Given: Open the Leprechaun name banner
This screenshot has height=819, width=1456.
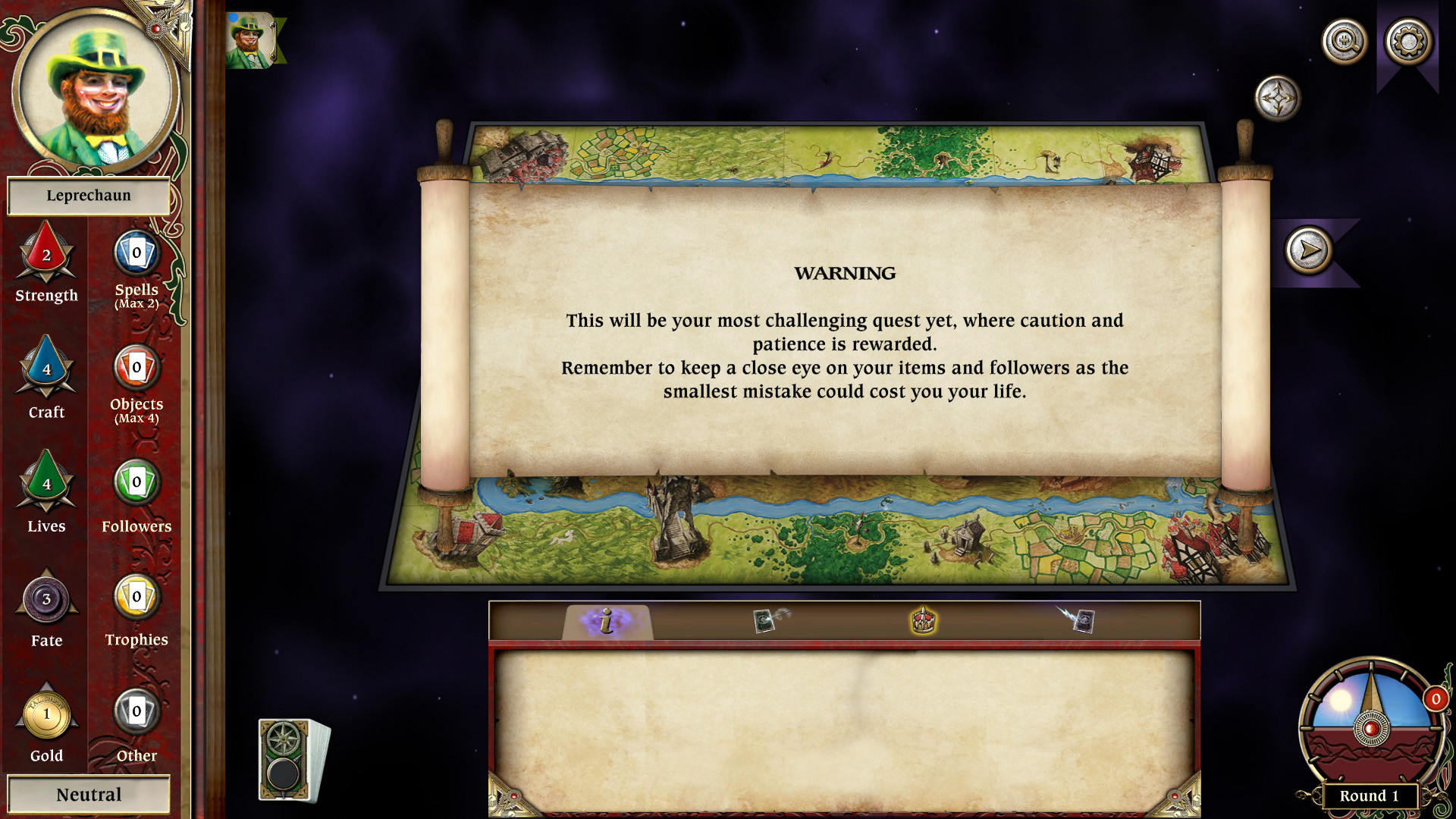Looking at the screenshot, I should (89, 196).
